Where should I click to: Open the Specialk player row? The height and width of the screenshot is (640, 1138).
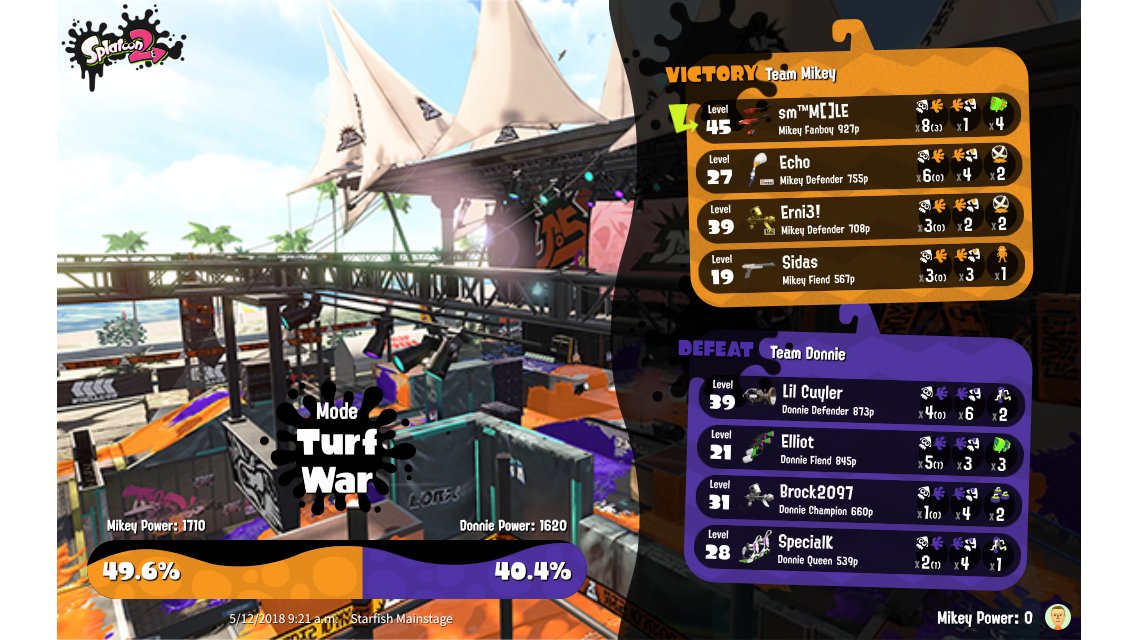tap(858, 550)
